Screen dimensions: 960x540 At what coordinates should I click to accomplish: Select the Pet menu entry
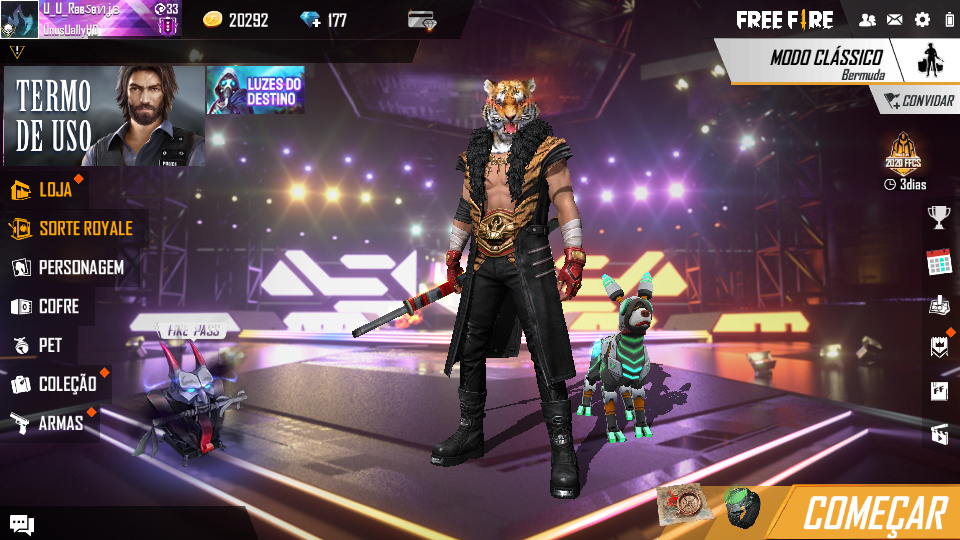click(49, 345)
